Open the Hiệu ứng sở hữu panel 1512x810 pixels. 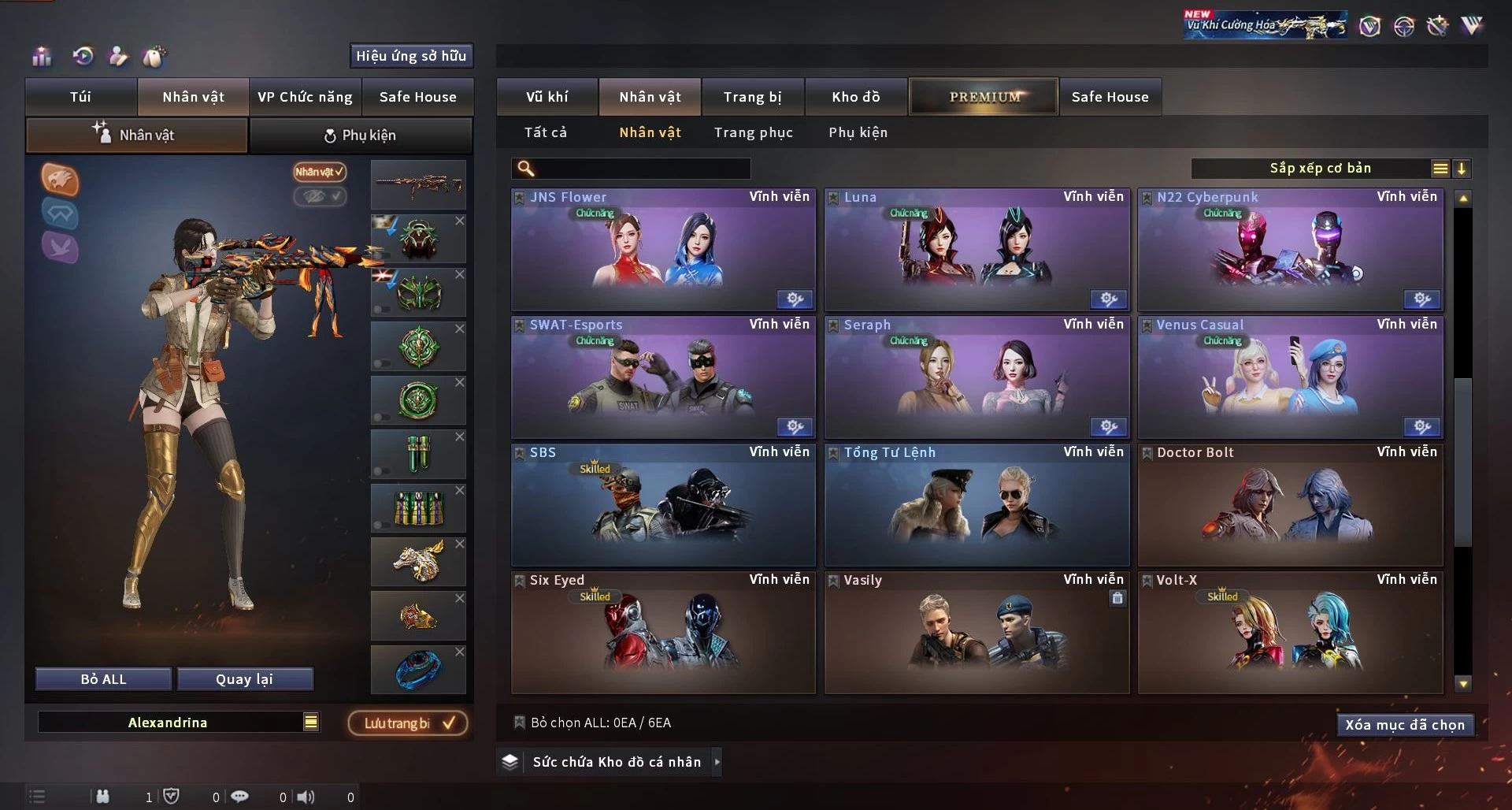point(410,56)
